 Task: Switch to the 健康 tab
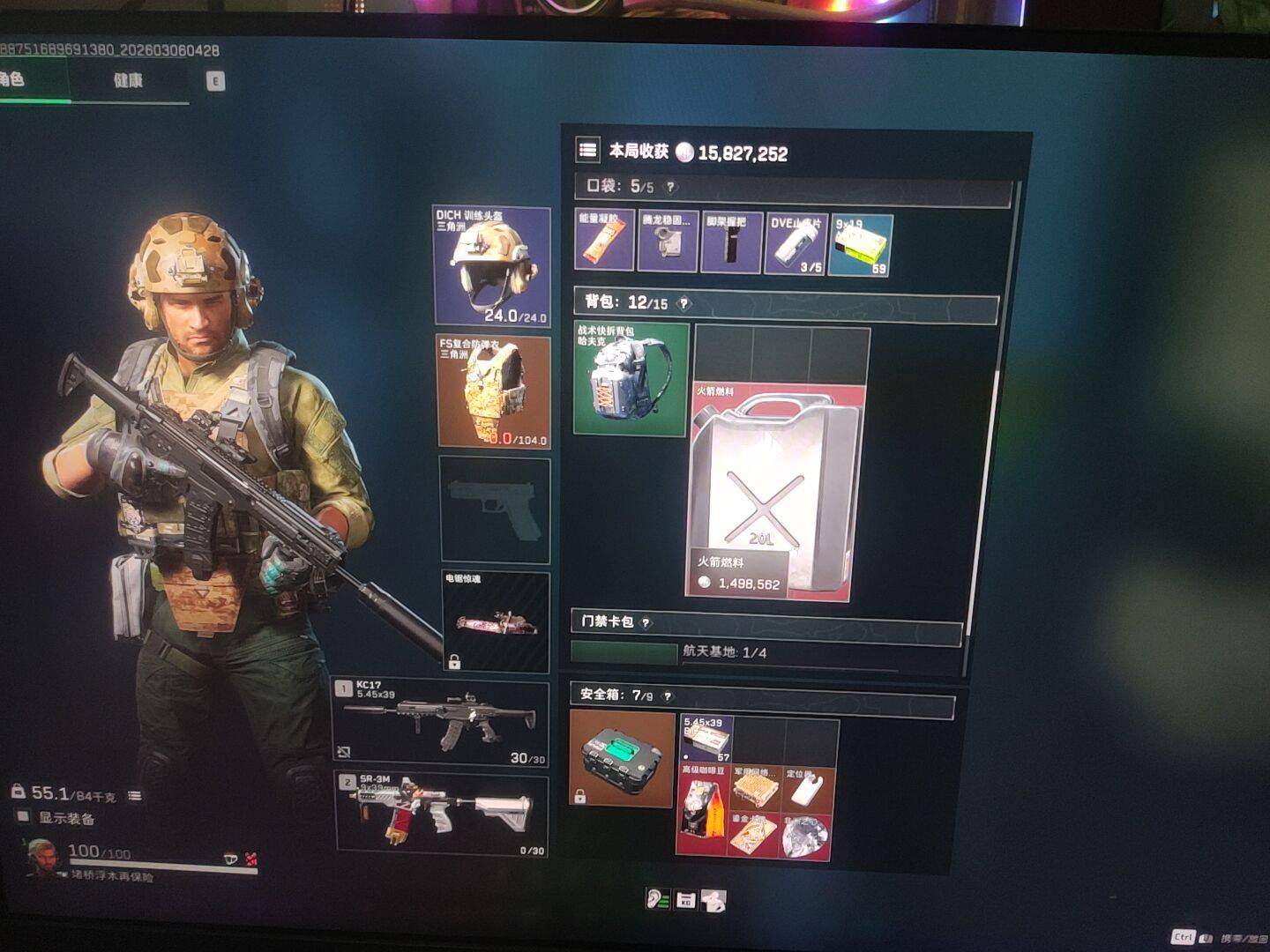click(128, 80)
